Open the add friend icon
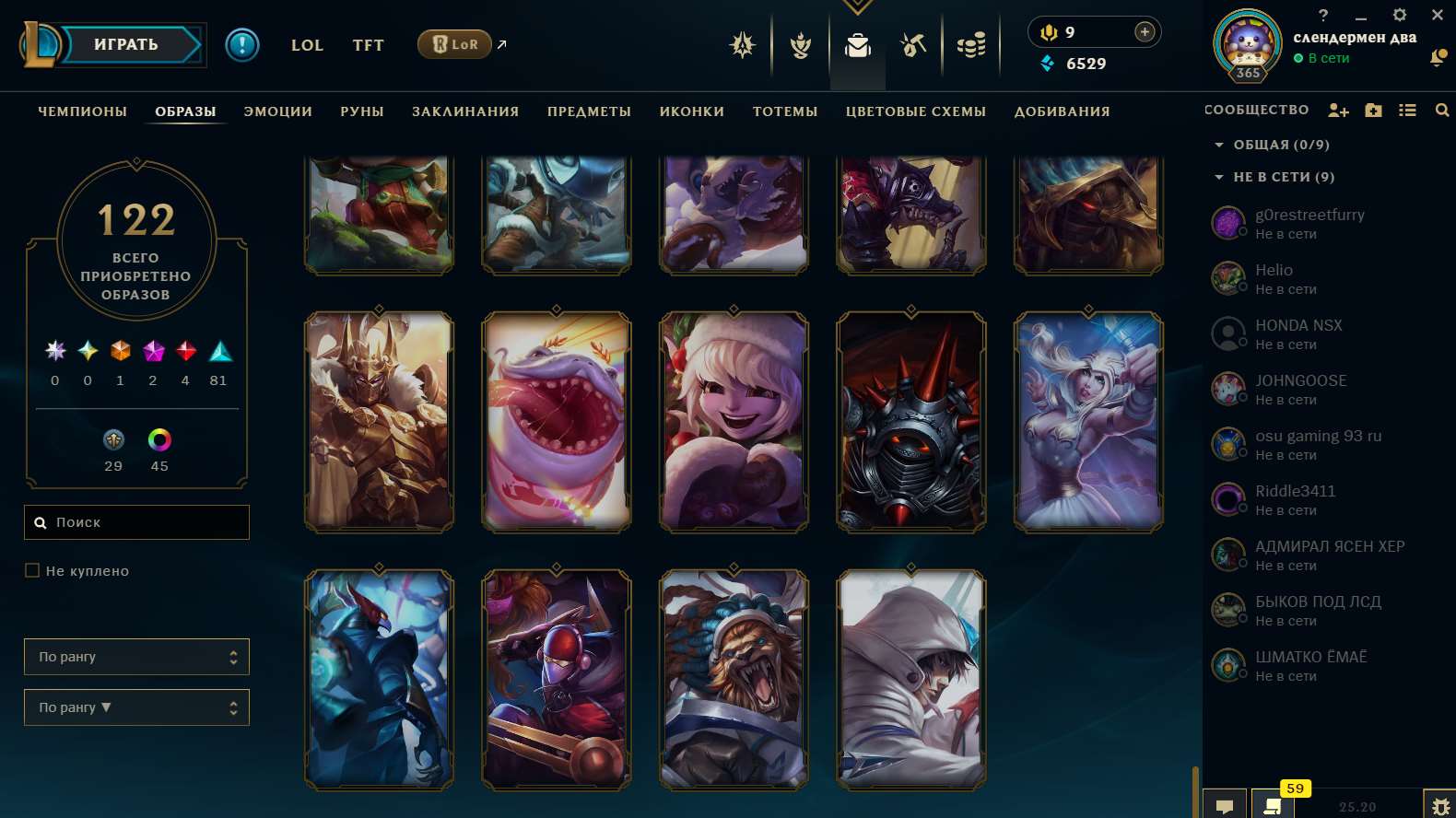1456x818 pixels. tap(1339, 110)
